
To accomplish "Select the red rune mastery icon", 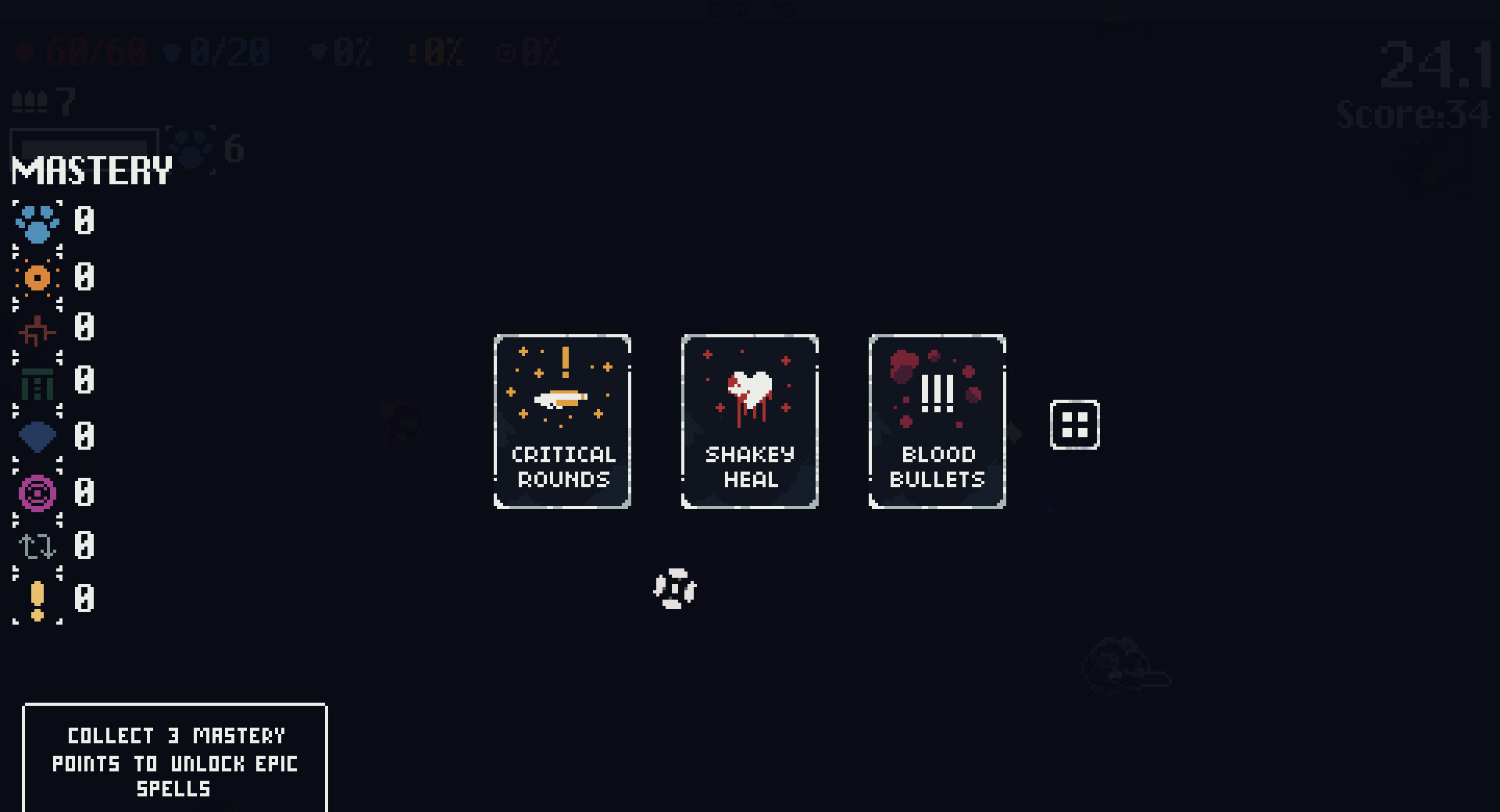I will coord(36,331).
